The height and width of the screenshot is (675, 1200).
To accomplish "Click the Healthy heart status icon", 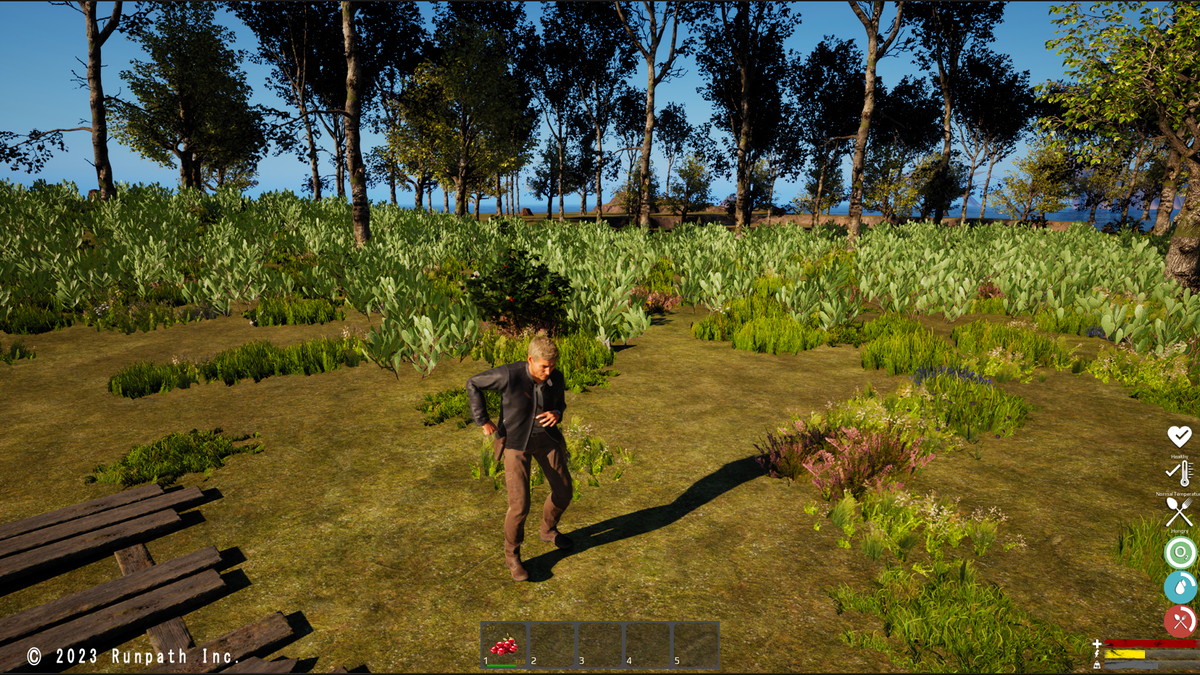I will [1180, 436].
